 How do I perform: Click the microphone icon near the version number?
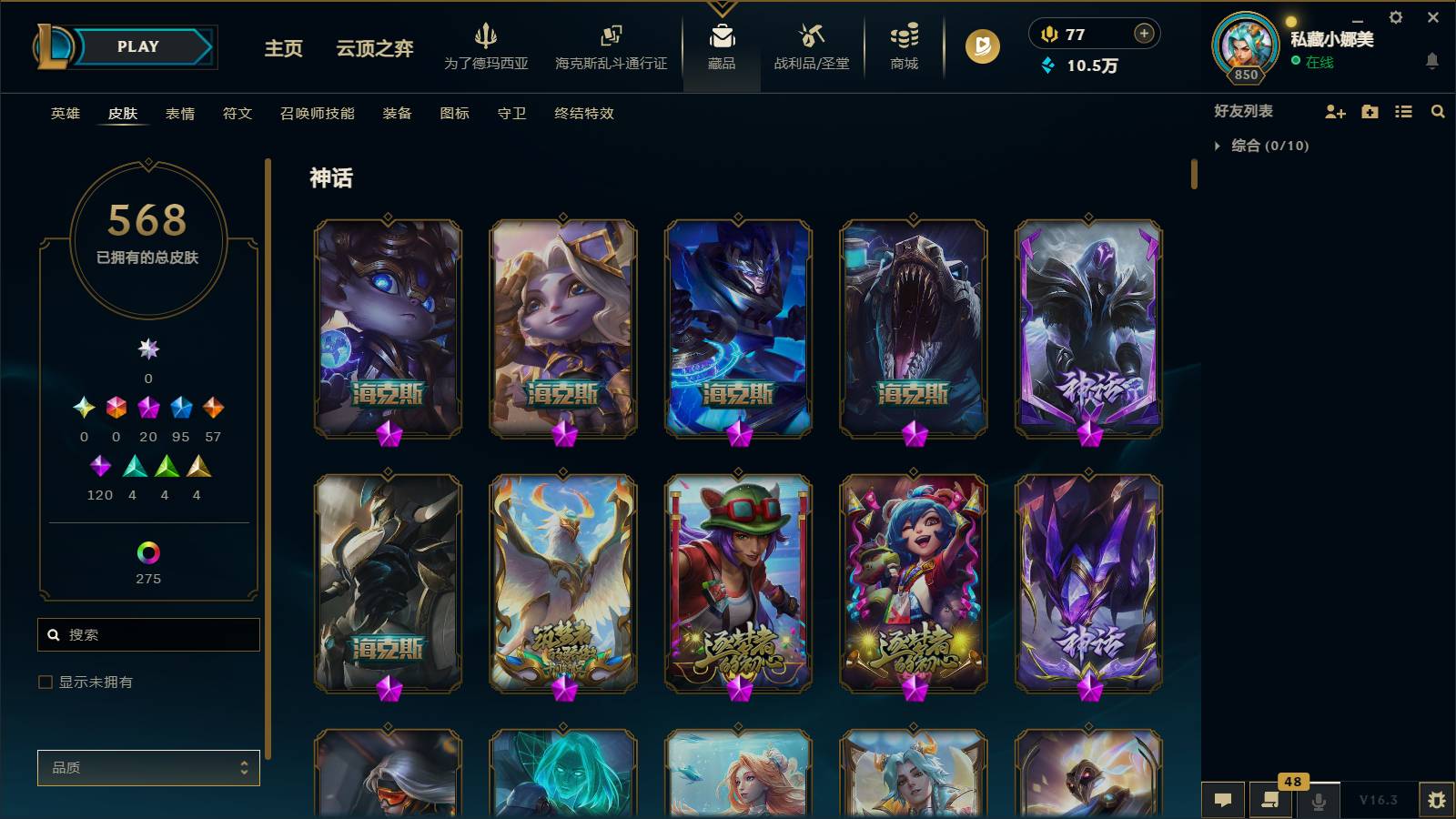click(1317, 799)
